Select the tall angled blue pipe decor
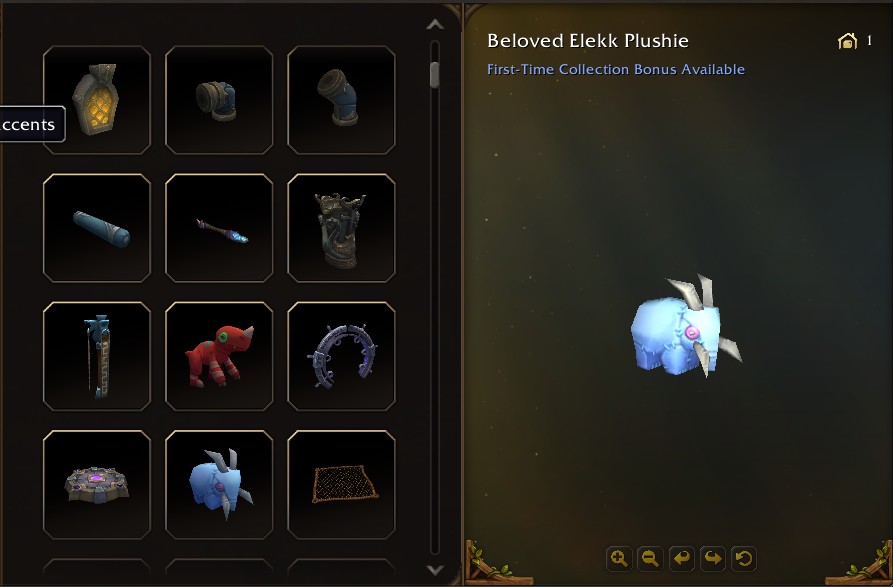 click(341, 100)
